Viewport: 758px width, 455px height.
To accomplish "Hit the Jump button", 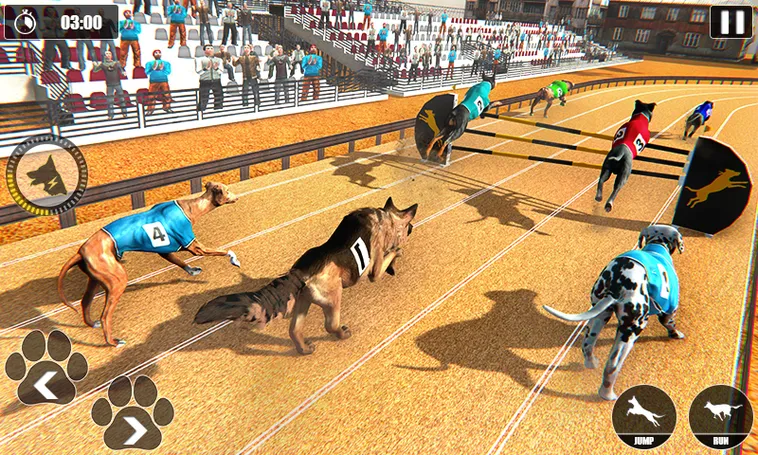I will click(x=643, y=416).
